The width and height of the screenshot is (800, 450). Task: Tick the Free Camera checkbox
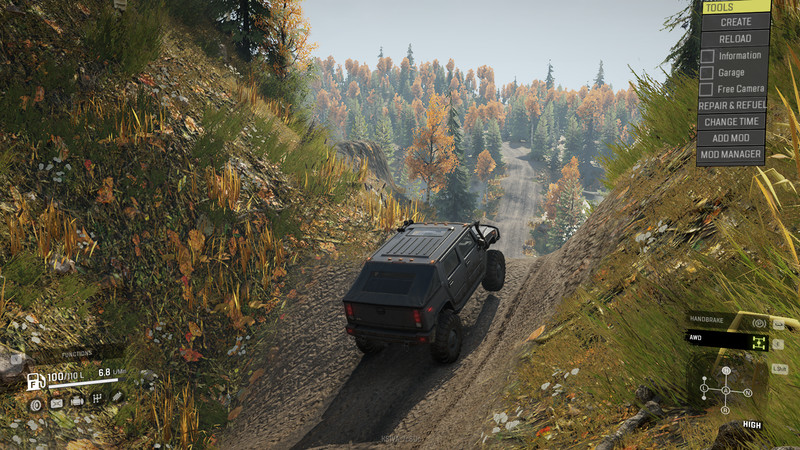708,89
